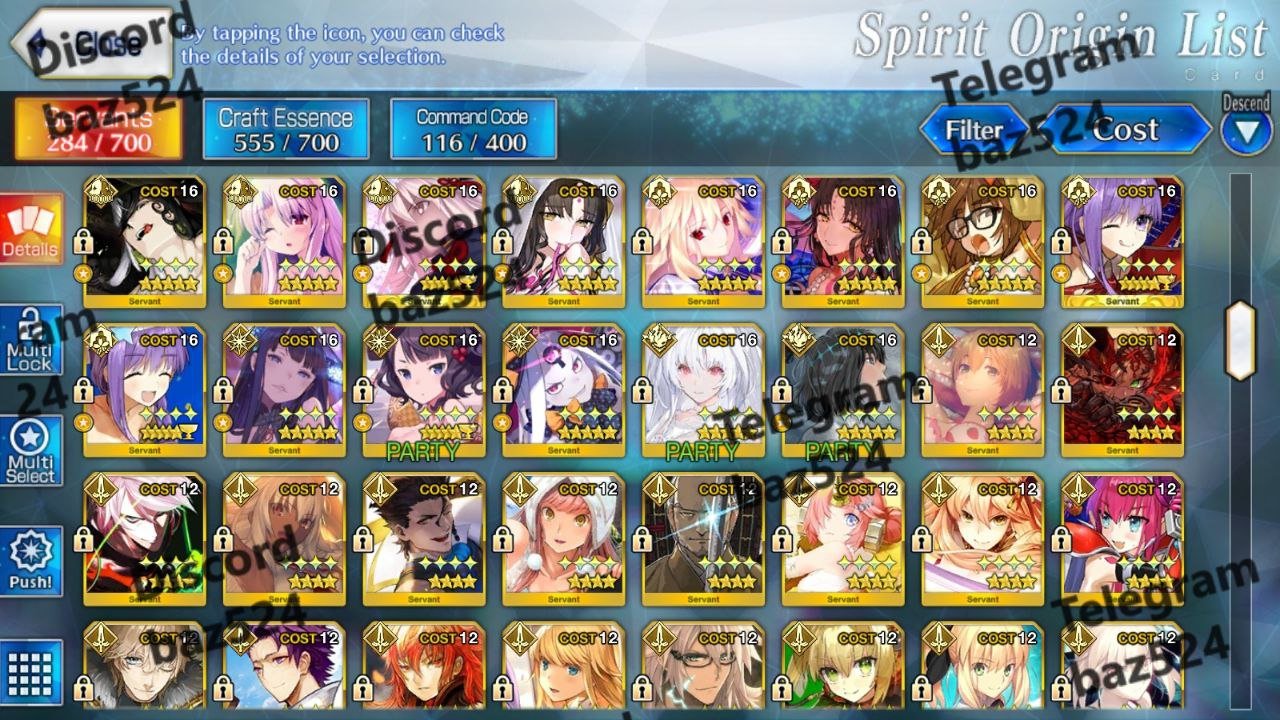Select the red demonic cost 12 servant

[x=1122, y=390]
